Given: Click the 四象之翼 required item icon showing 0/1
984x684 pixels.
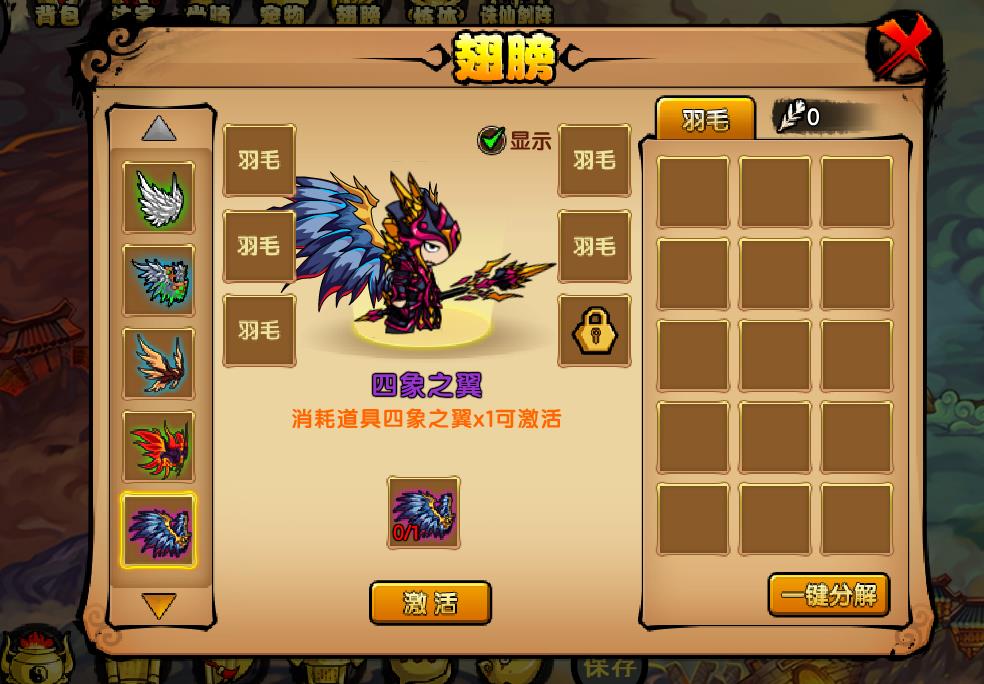Looking at the screenshot, I should 424,513.
